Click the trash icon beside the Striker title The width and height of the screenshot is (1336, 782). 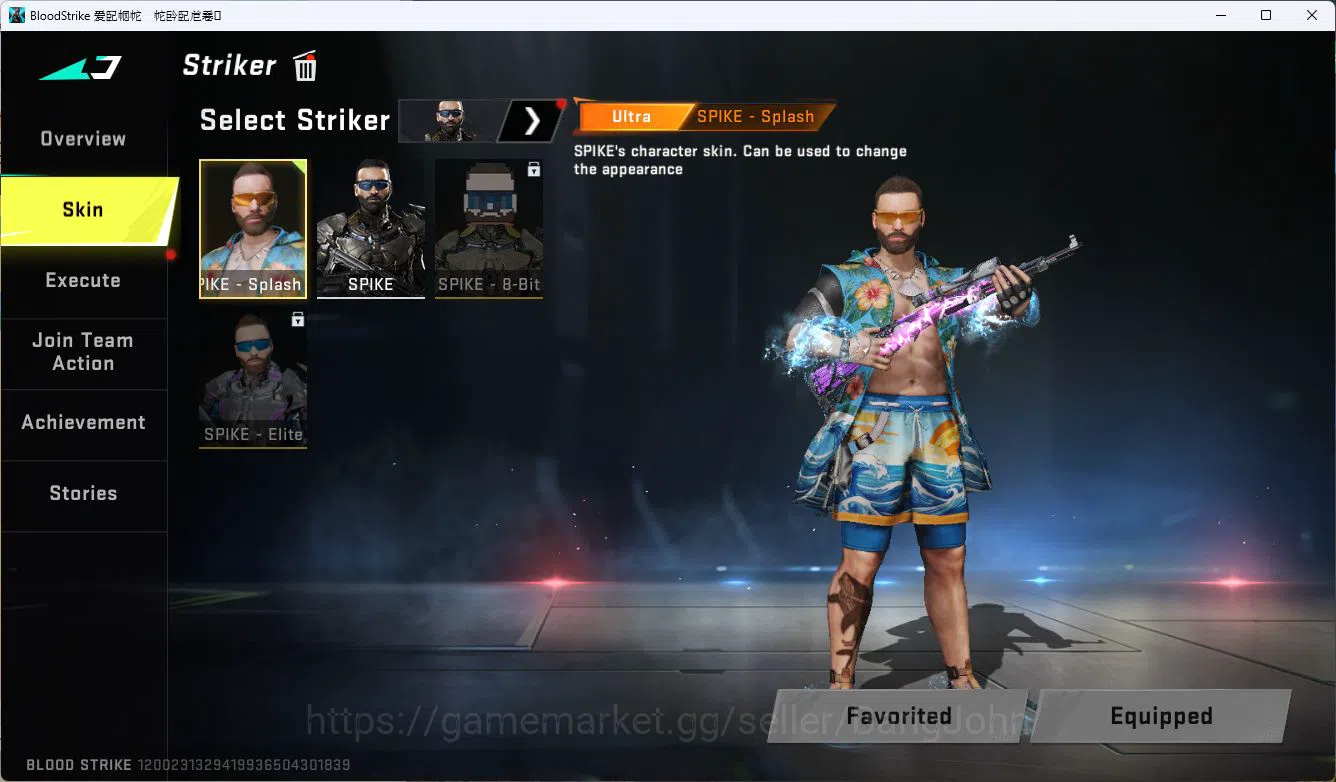coord(304,65)
